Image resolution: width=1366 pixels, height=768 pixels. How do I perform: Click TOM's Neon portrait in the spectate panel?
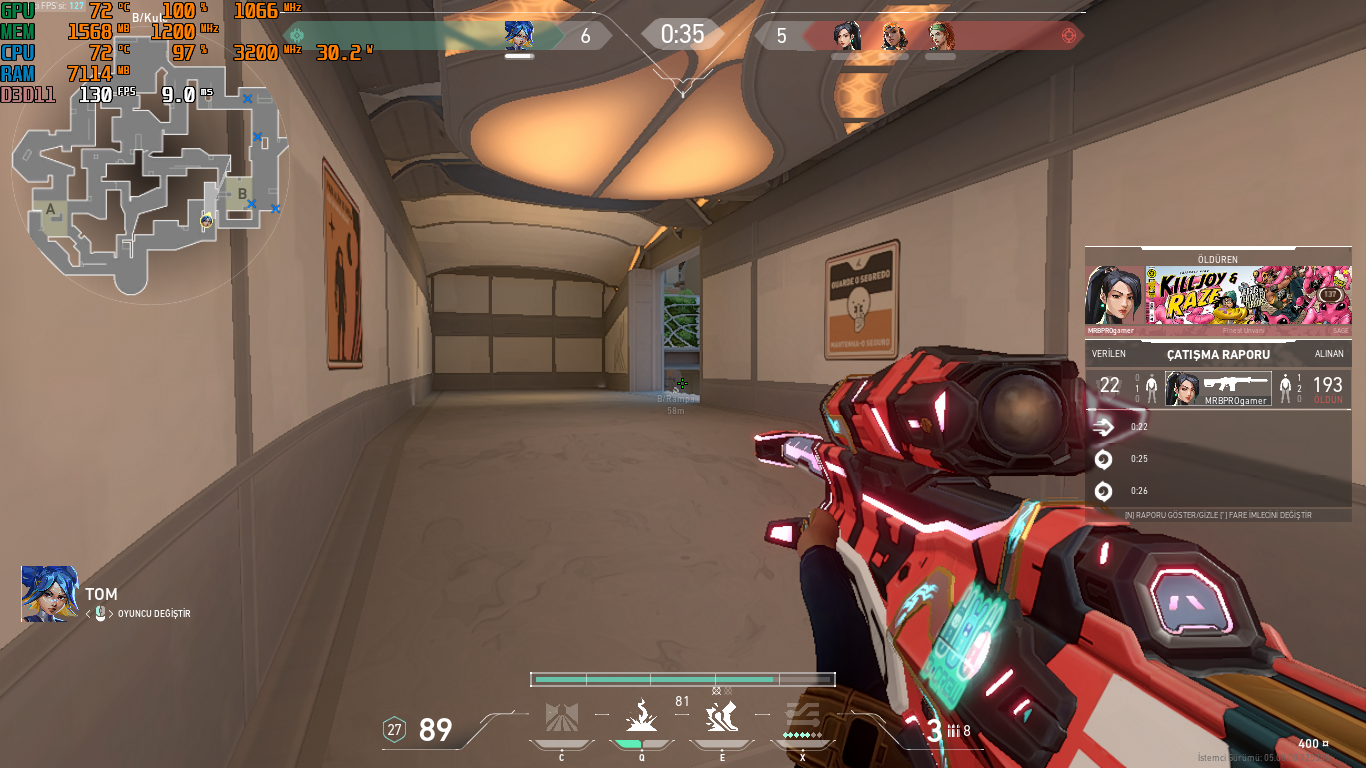pos(50,593)
